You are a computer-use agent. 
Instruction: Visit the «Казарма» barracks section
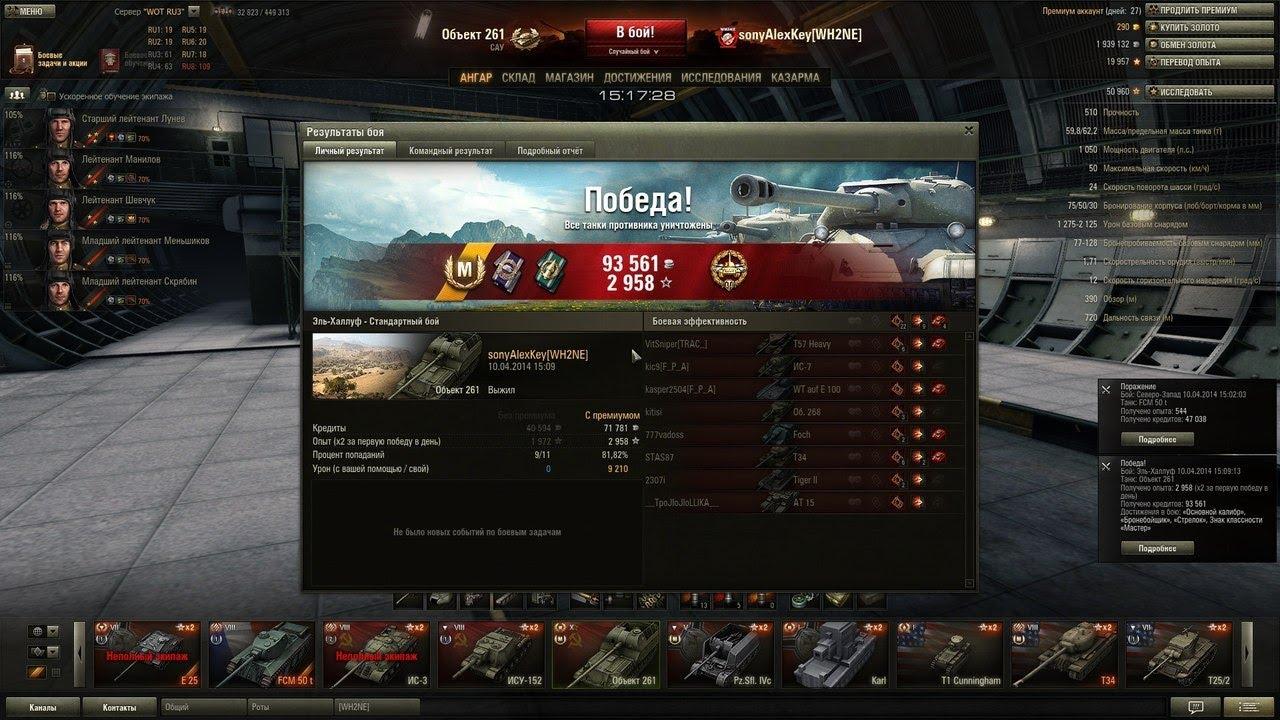pos(795,77)
